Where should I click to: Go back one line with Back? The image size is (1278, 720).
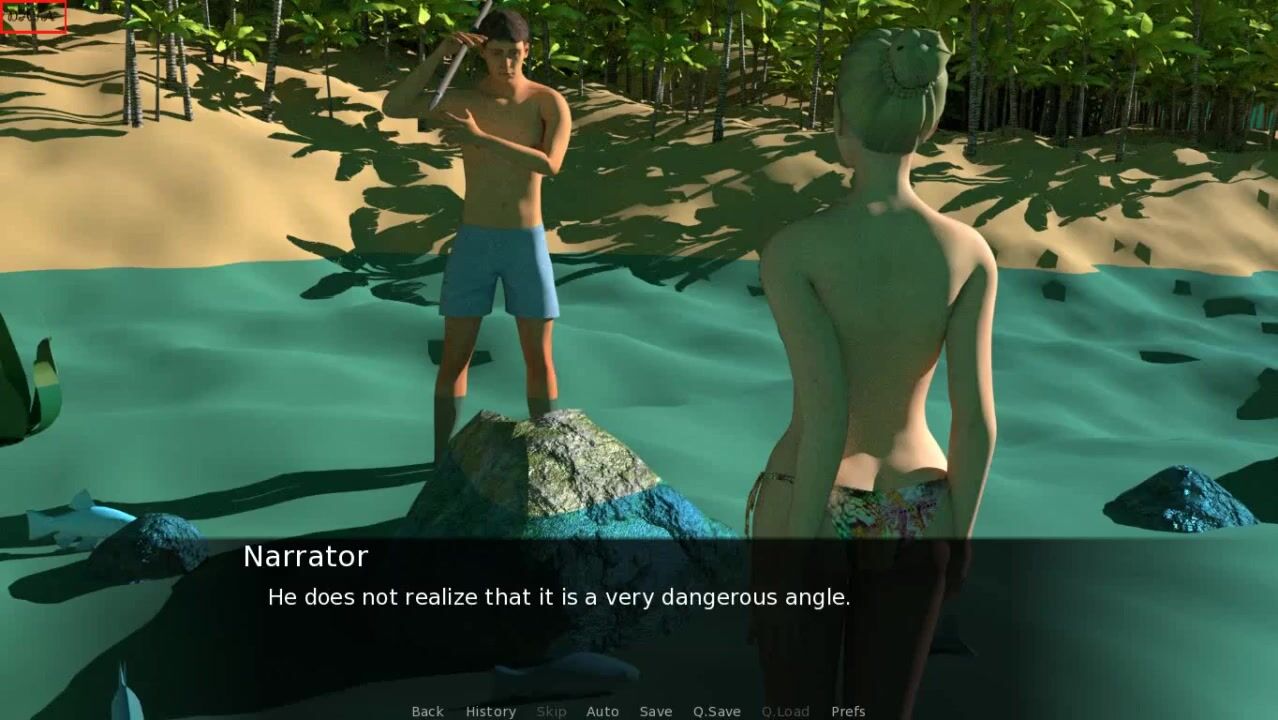[427, 711]
